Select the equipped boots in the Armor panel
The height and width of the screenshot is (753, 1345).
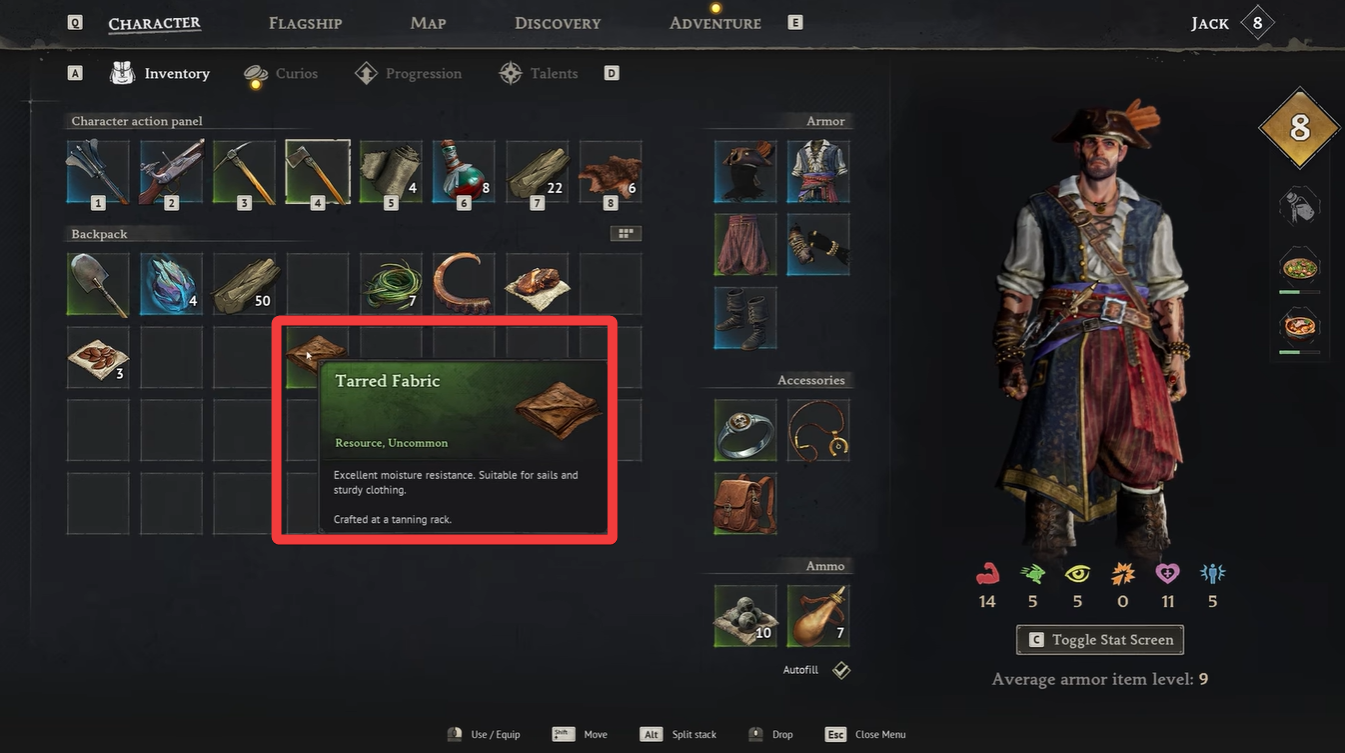pyautogui.click(x=745, y=317)
